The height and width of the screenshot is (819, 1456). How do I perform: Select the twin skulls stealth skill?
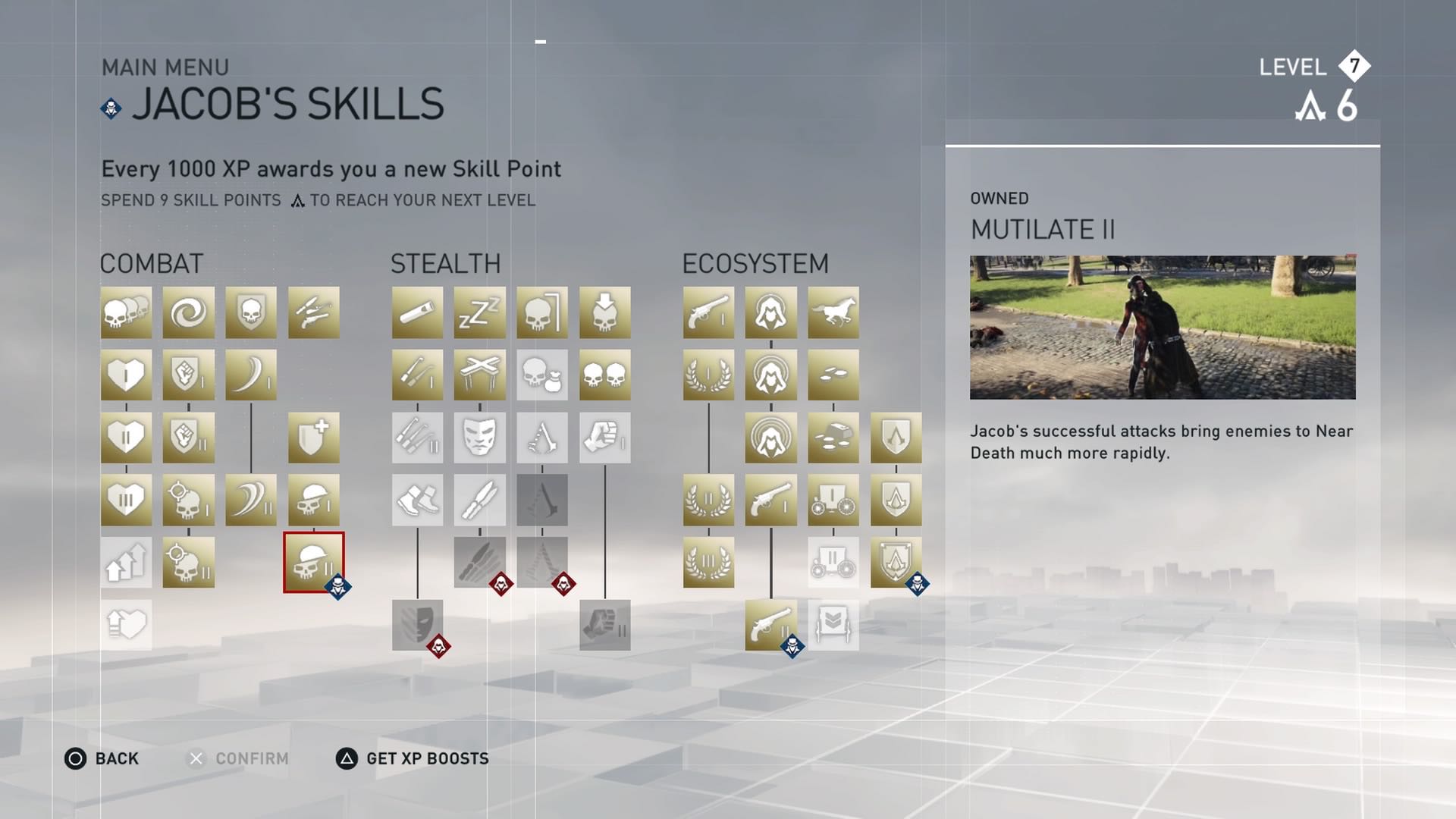[x=604, y=375]
